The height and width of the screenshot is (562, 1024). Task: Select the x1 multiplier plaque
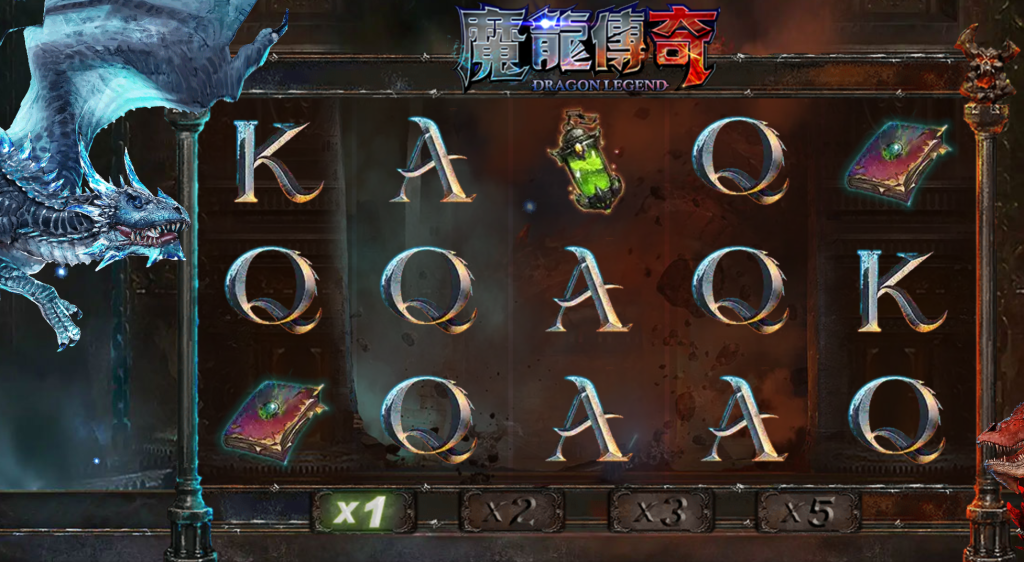[x=363, y=512]
